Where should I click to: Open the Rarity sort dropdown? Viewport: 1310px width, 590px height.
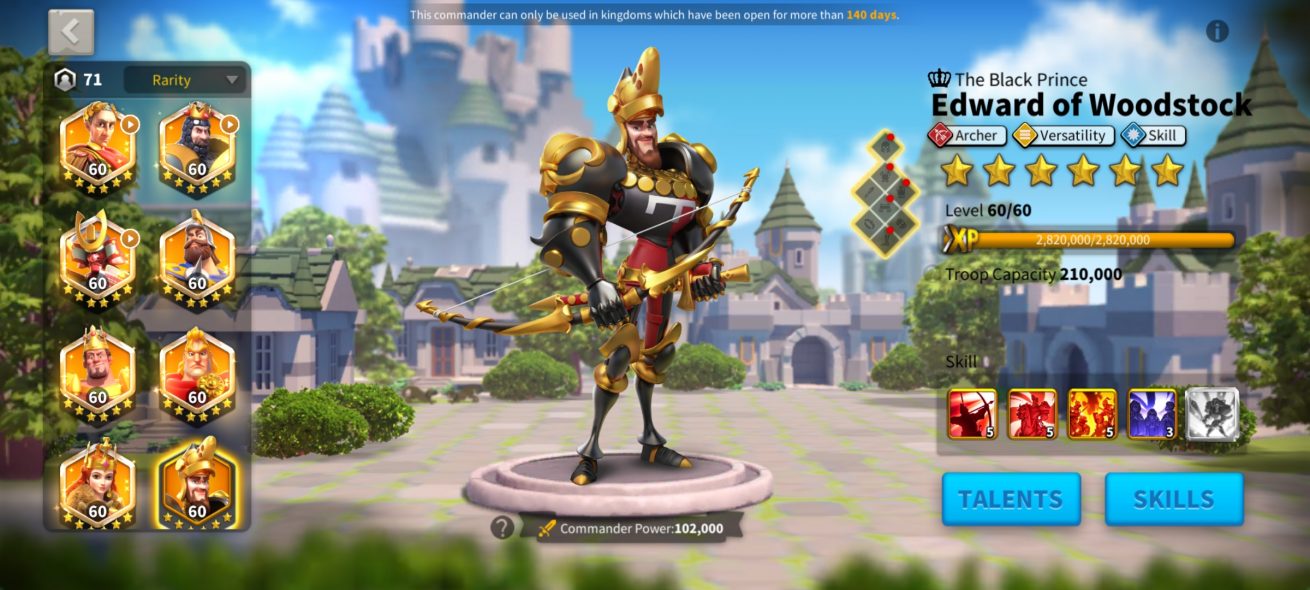point(184,80)
